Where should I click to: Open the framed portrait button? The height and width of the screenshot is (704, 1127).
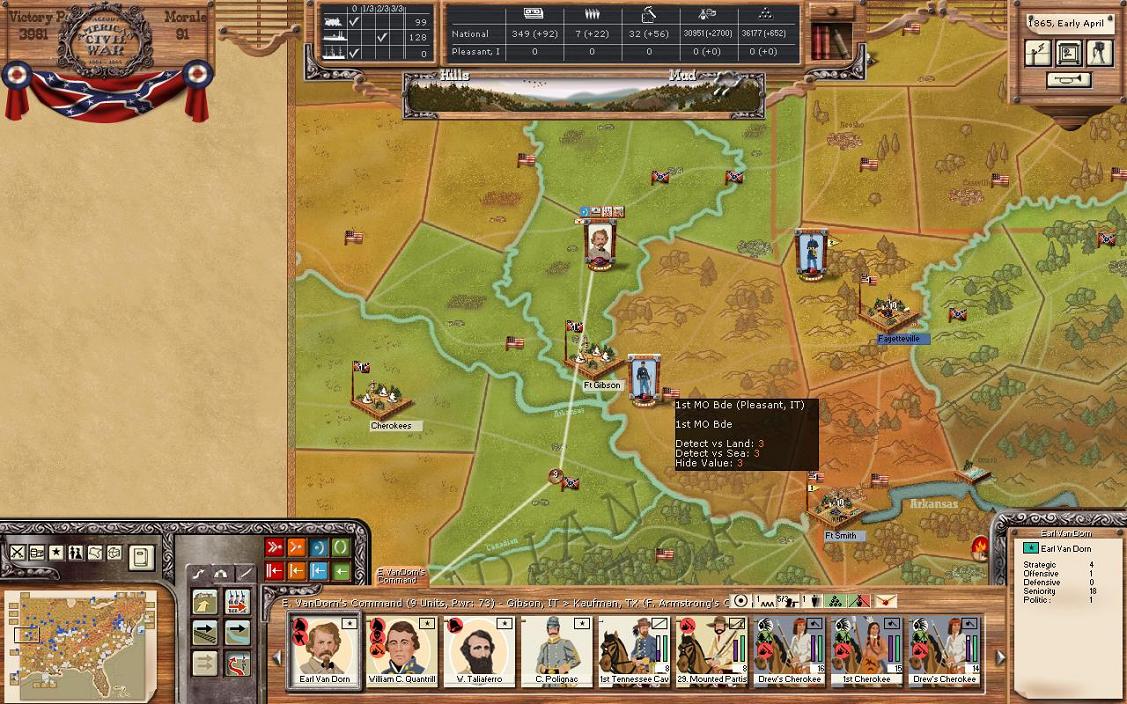1068,53
